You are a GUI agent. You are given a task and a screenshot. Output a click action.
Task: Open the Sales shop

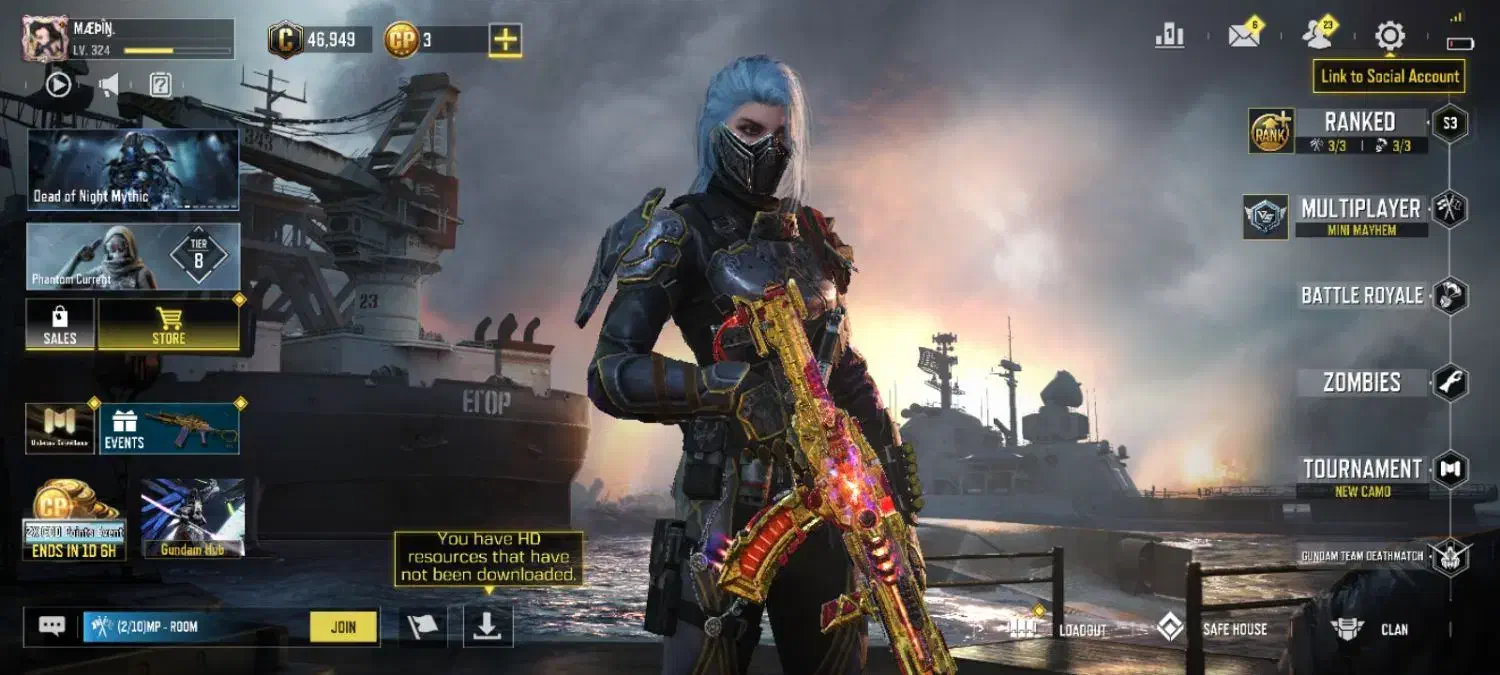(x=60, y=325)
